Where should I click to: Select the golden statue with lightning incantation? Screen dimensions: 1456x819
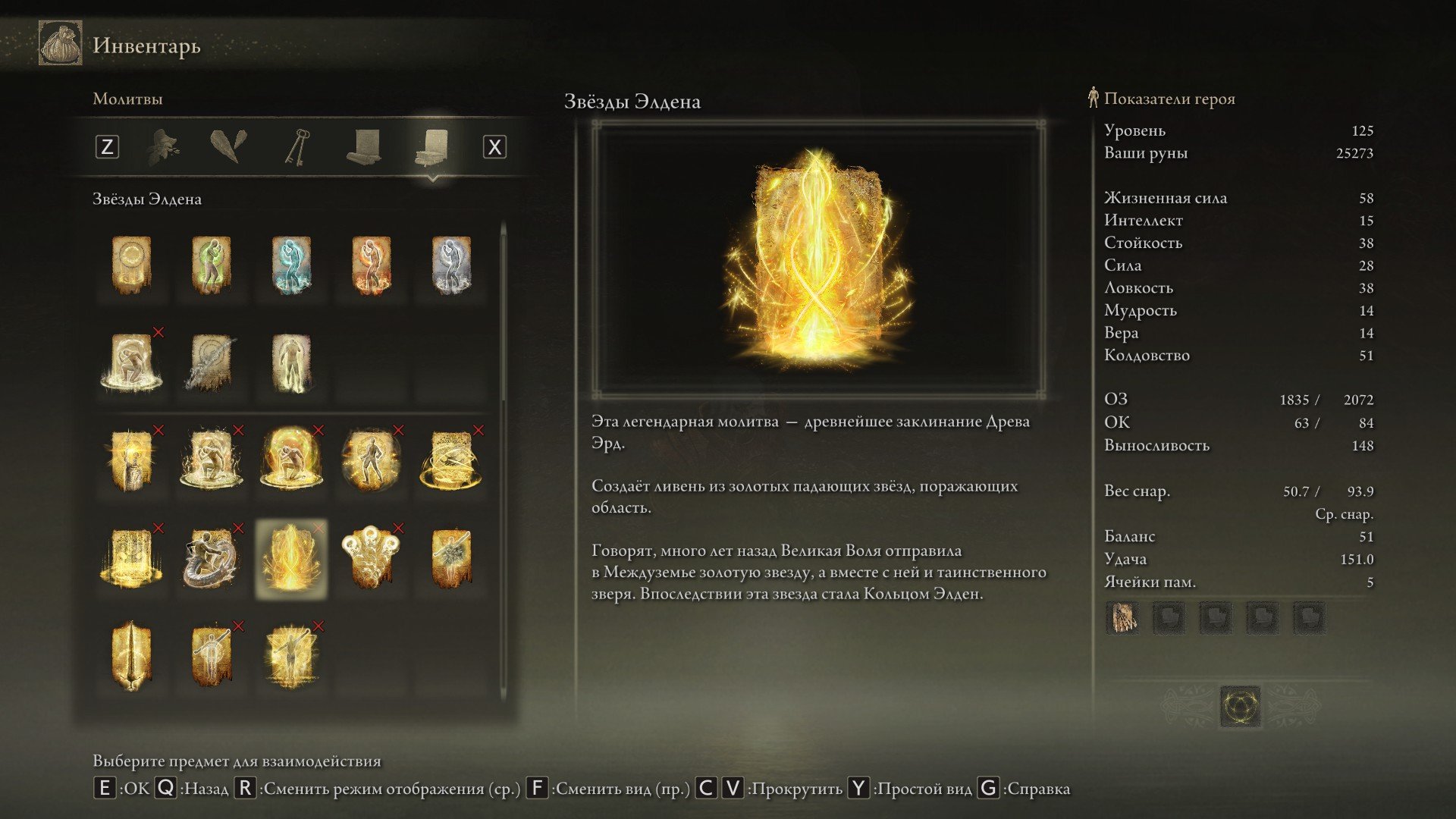pyautogui.click(x=131, y=460)
